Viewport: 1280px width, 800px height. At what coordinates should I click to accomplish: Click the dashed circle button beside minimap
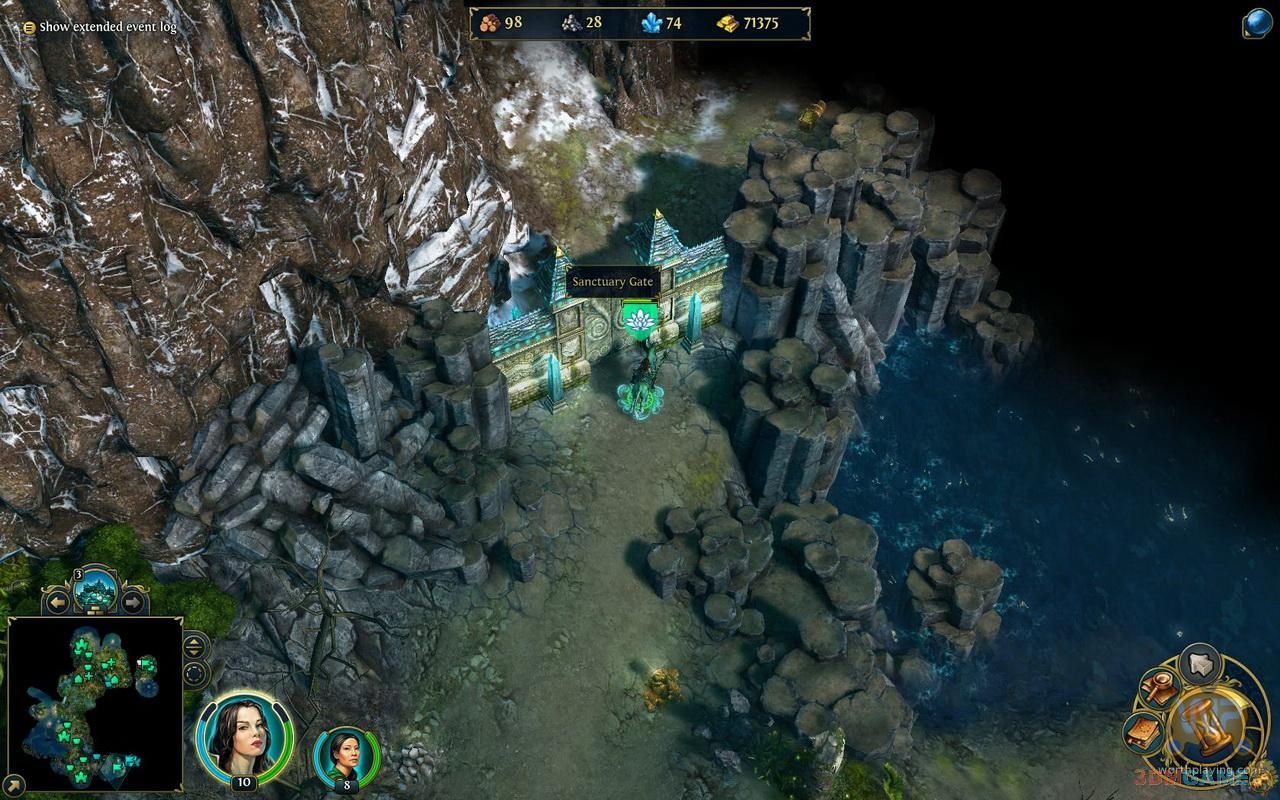click(195, 673)
